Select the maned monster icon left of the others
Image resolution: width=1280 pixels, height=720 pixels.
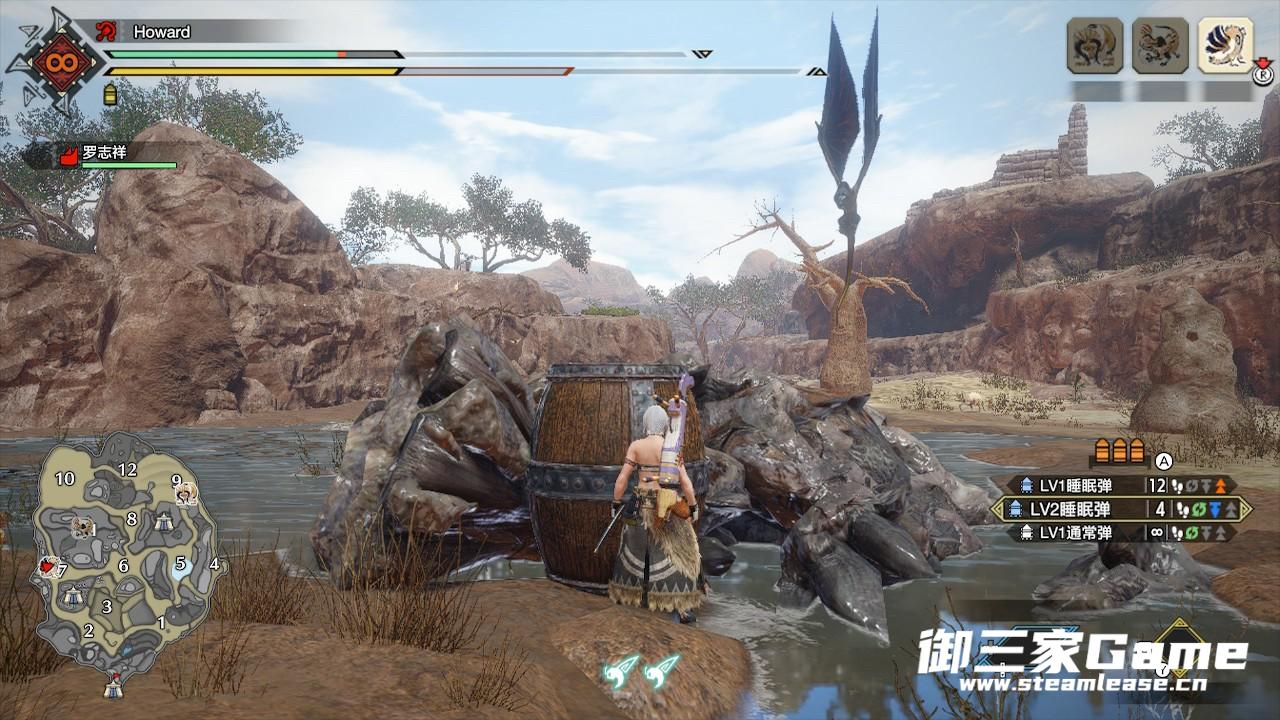tap(1095, 45)
